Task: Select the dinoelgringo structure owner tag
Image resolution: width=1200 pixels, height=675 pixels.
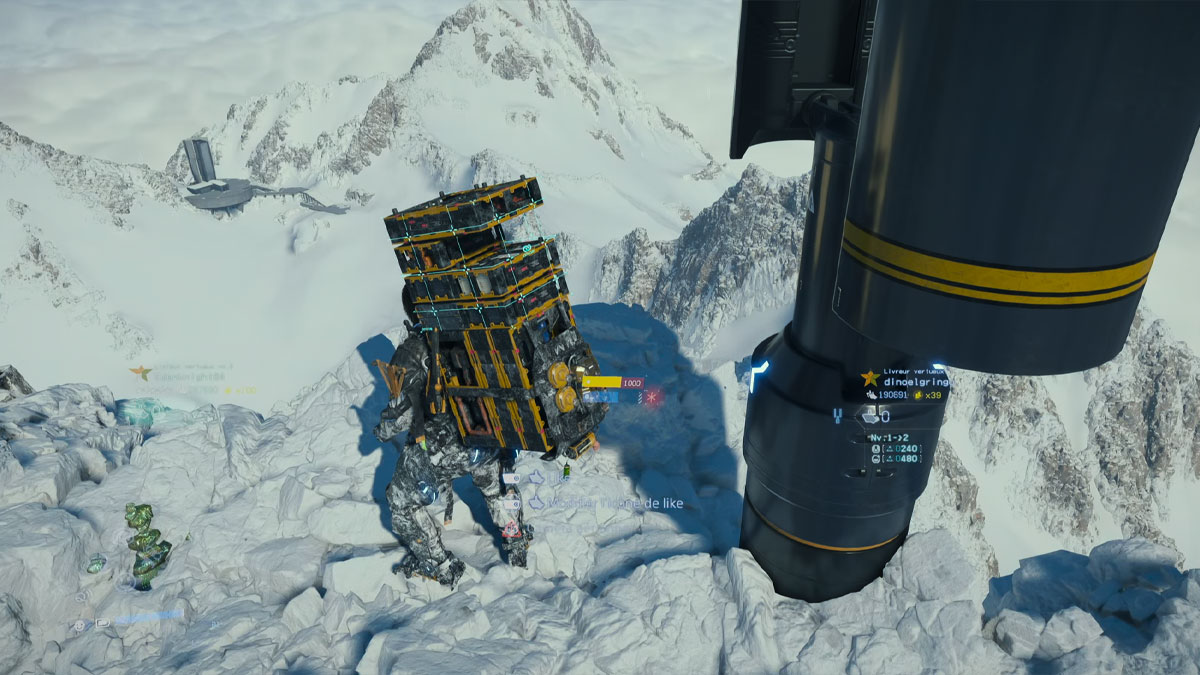Action: pyautogui.click(x=904, y=380)
